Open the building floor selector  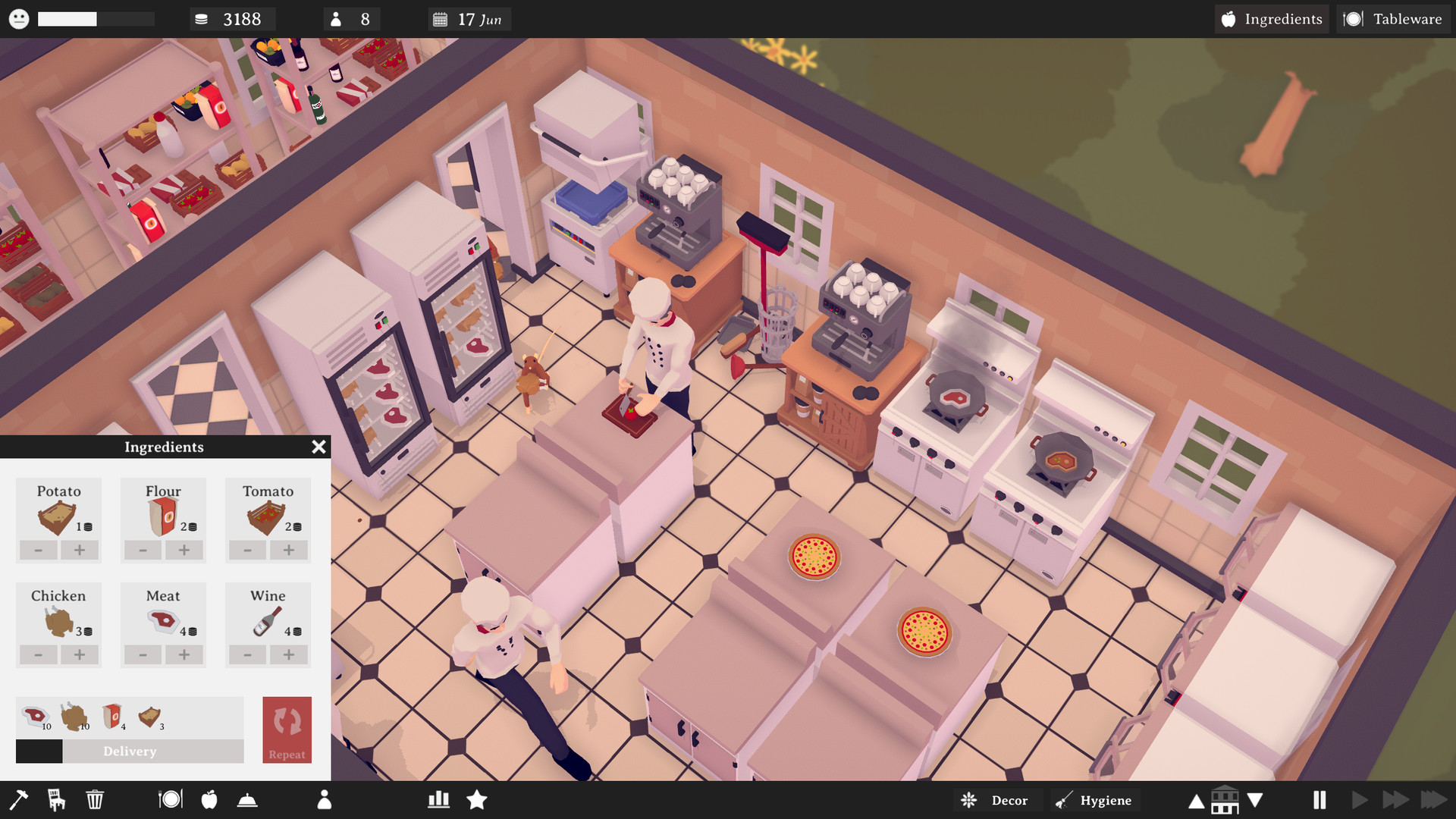tap(1225, 799)
